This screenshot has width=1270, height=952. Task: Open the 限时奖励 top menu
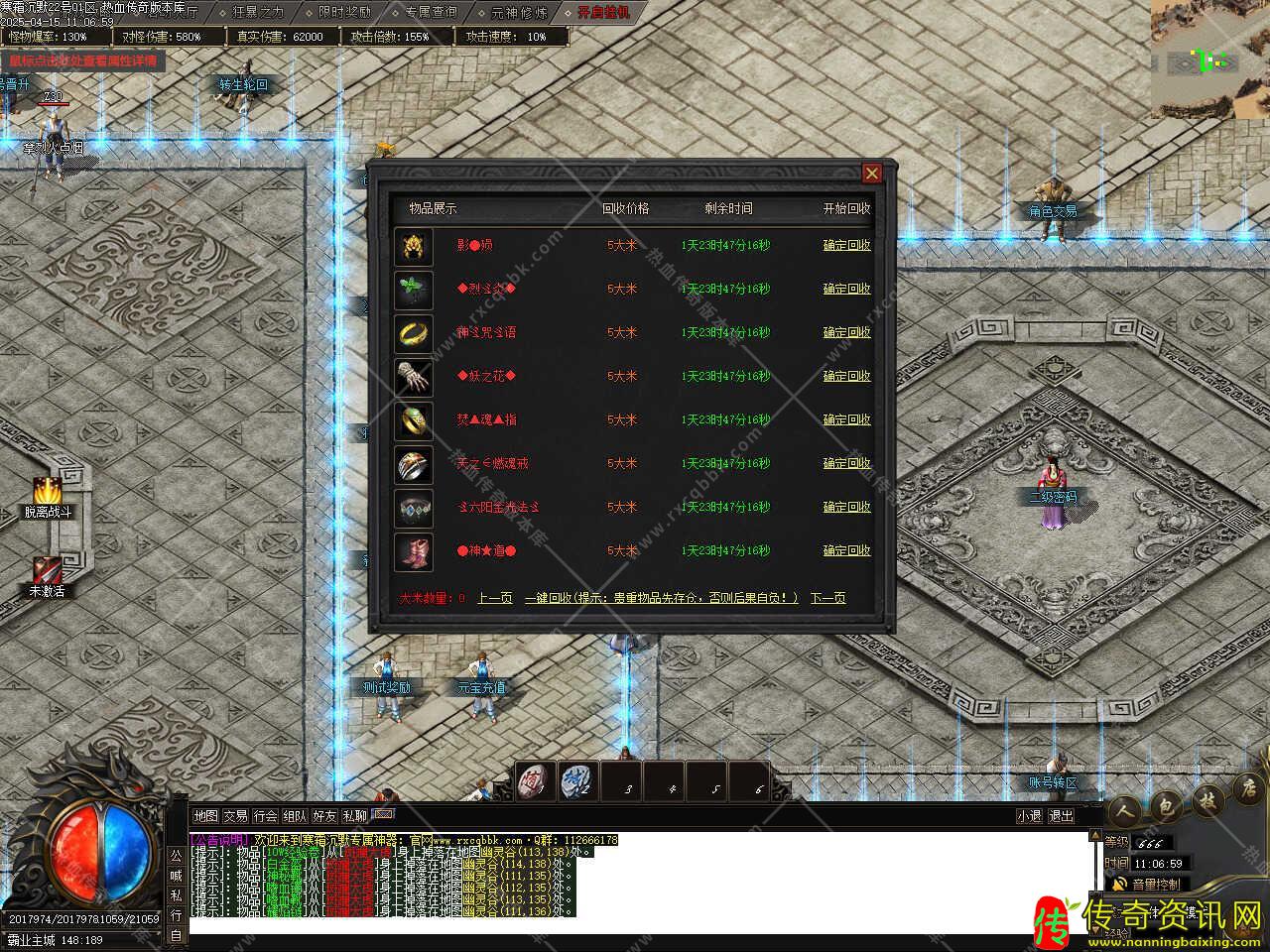344,12
